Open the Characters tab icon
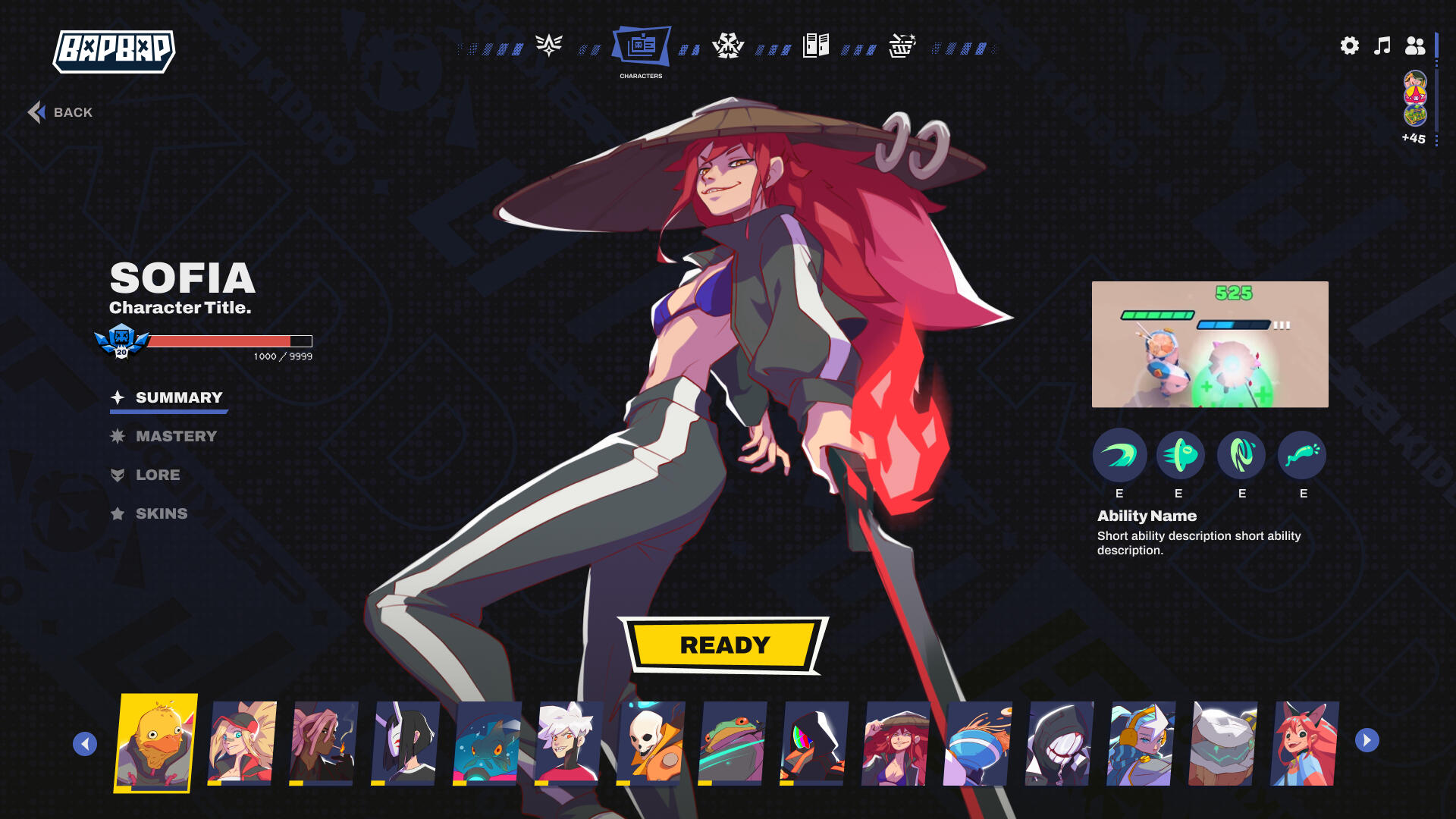The width and height of the screenshot is (1456, 819). [642, 45]
